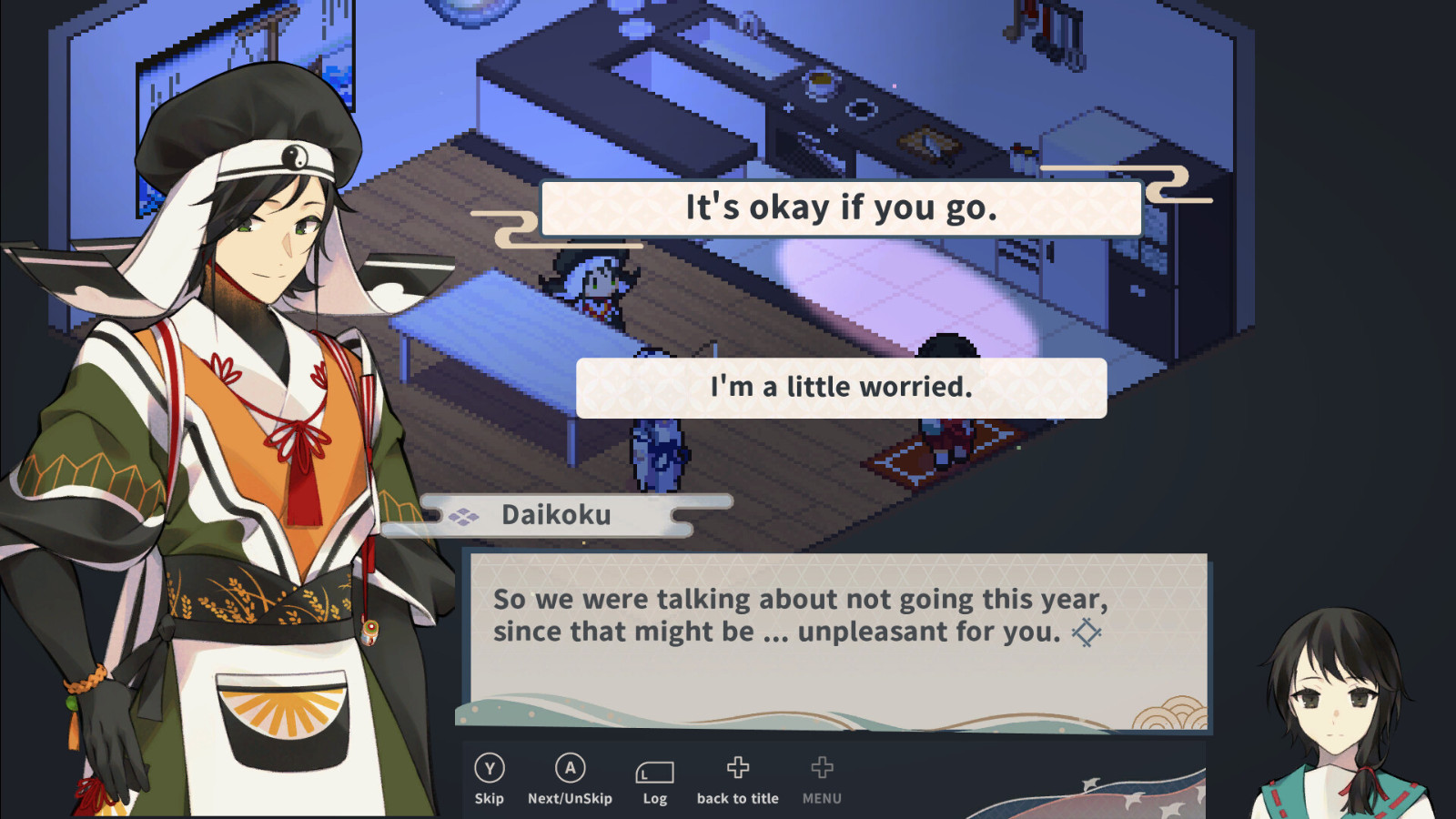This screenshot has width=1456, height=819.
Task: Choose the reply "It's okay if you go."
Action: [x=841, y=208]
